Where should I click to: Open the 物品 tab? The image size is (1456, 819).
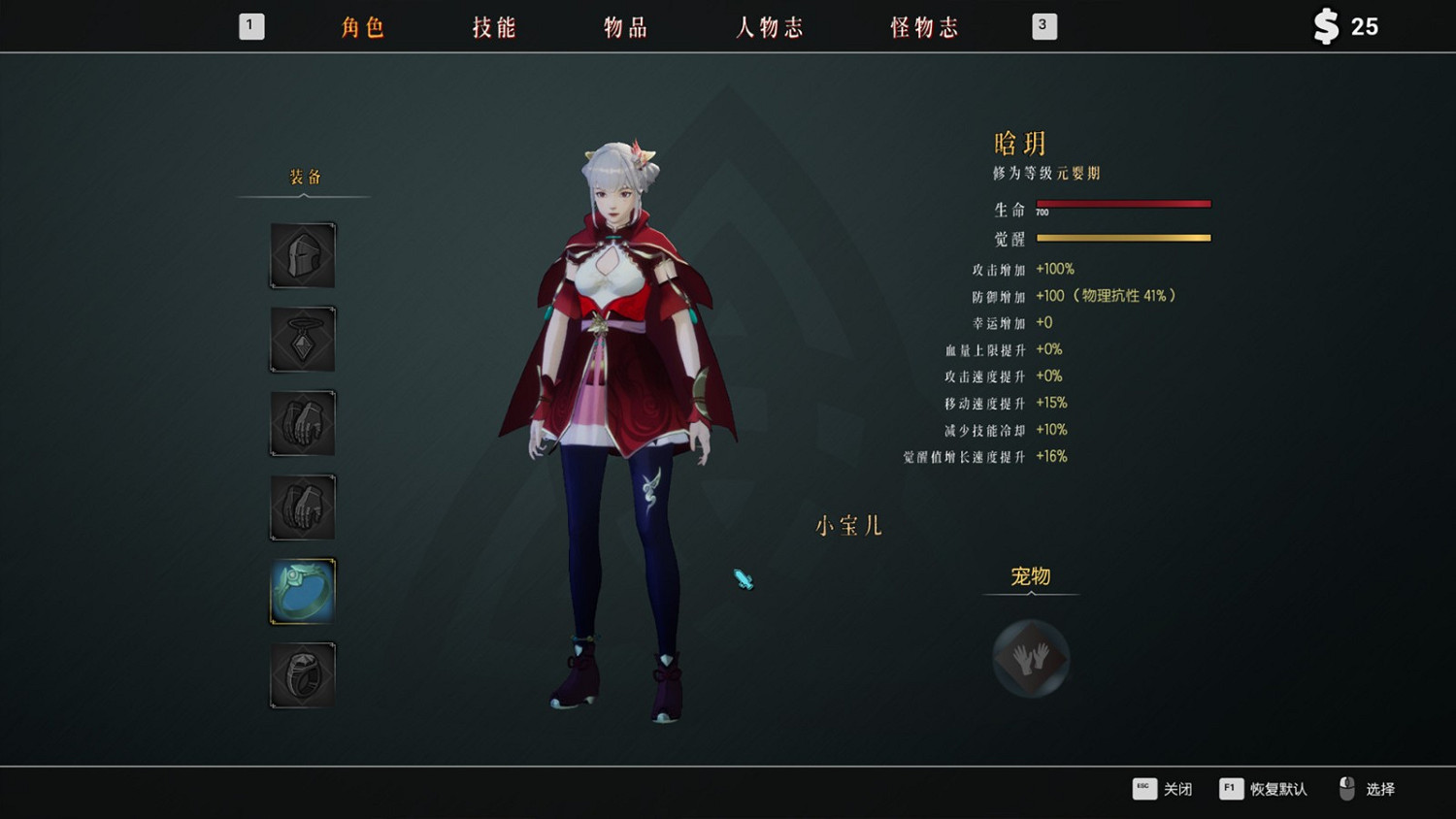point(624,28)
